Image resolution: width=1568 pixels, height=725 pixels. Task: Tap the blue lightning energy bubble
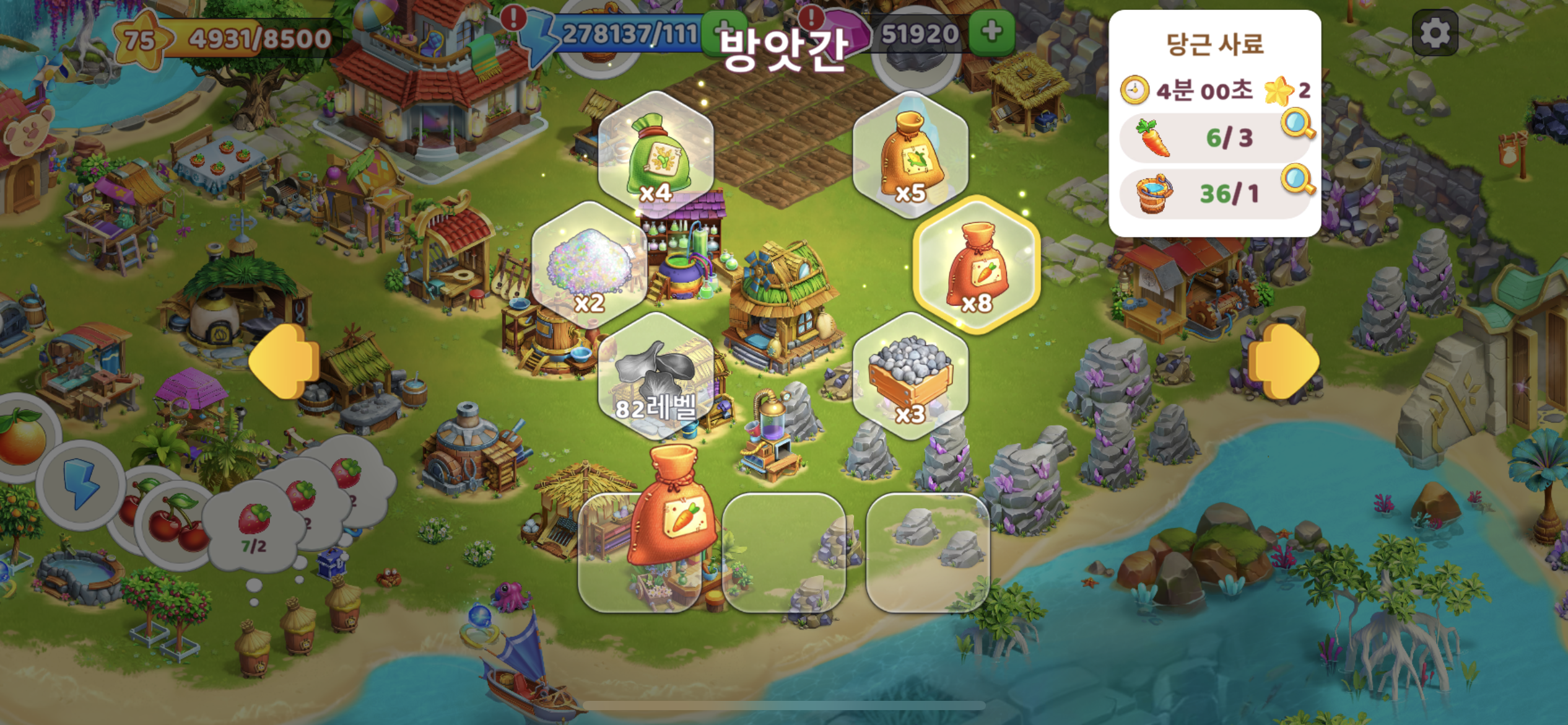tap(81, 483)
